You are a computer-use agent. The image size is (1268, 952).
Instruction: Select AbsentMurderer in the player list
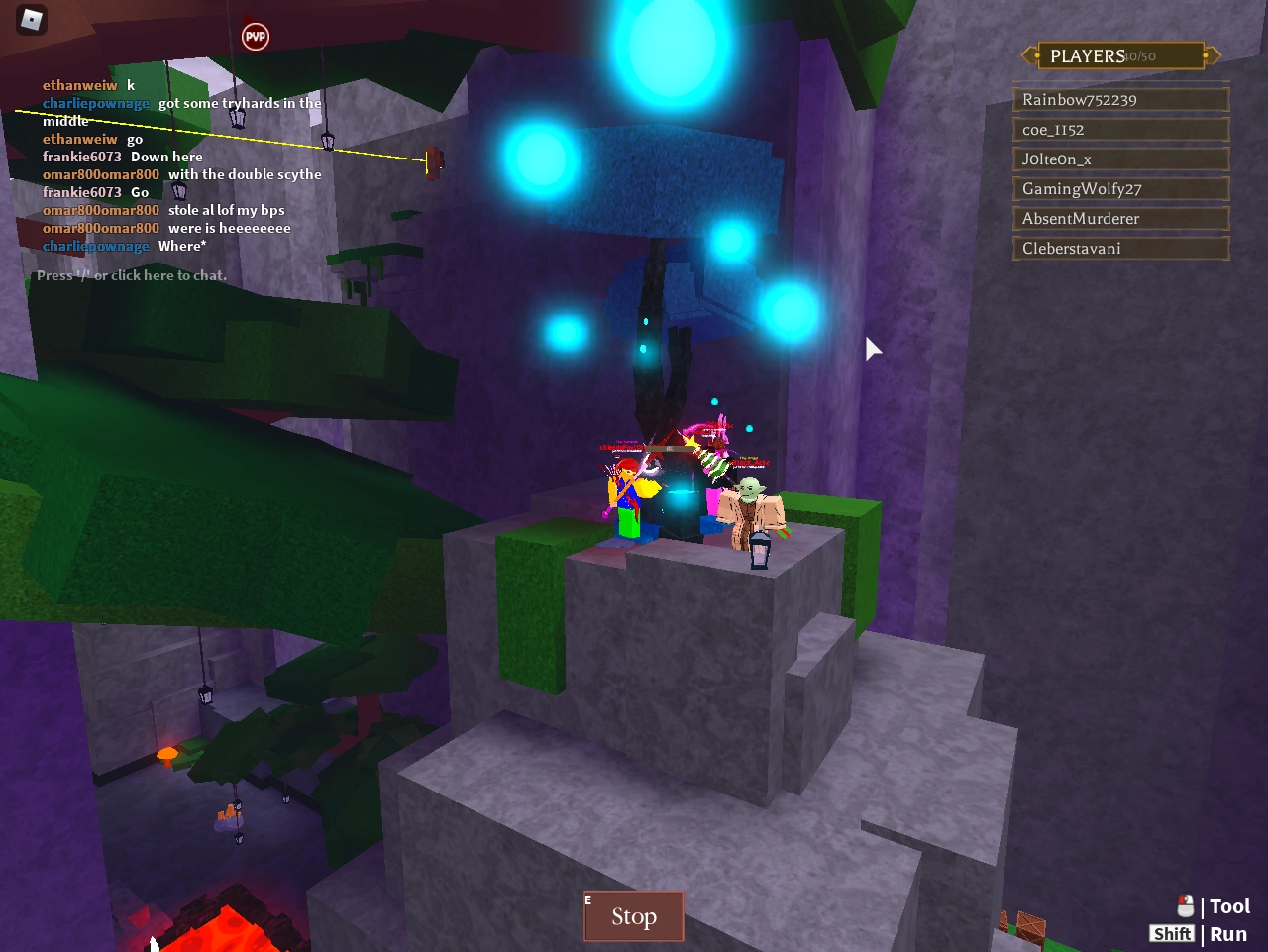[x=1120, y=218]
